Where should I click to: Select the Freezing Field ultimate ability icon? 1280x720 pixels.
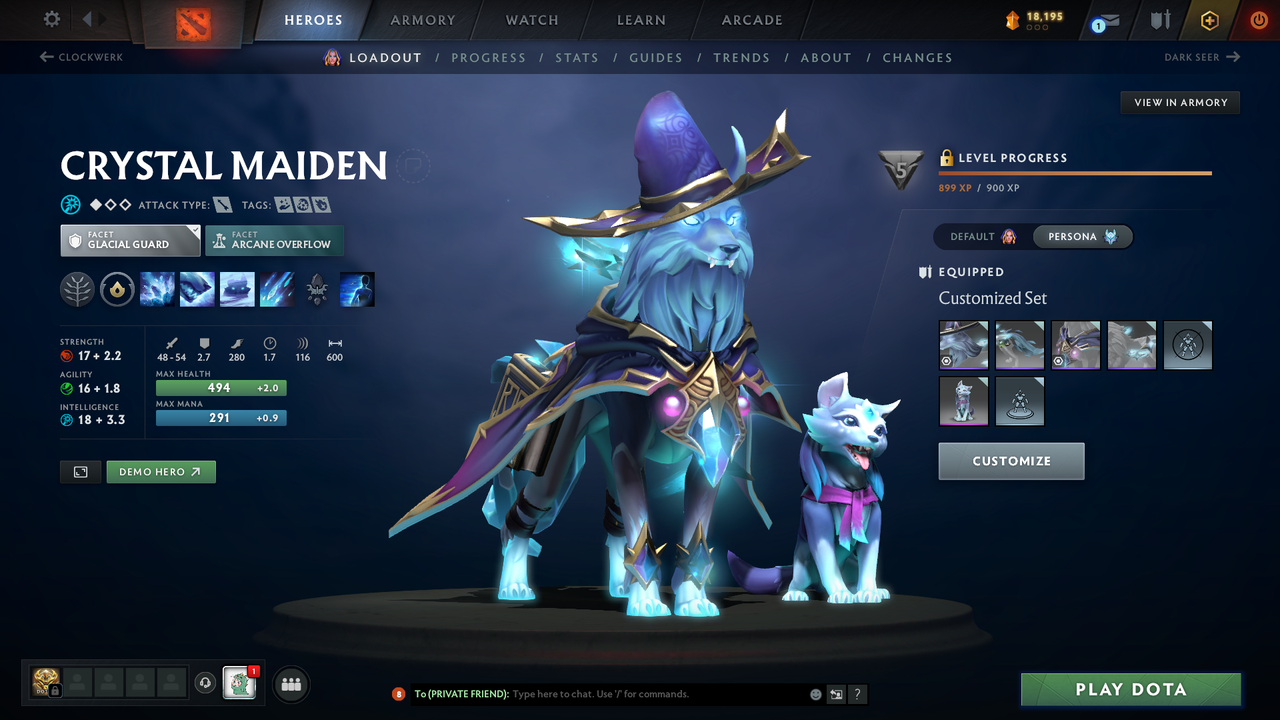pyautogui.click(x=277, y=289)
